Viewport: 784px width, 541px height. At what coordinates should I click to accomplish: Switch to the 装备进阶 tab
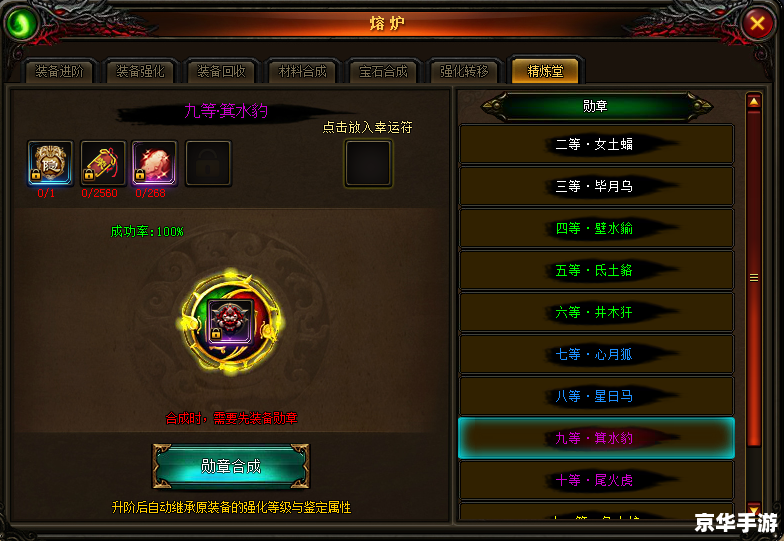pos(59,71)
